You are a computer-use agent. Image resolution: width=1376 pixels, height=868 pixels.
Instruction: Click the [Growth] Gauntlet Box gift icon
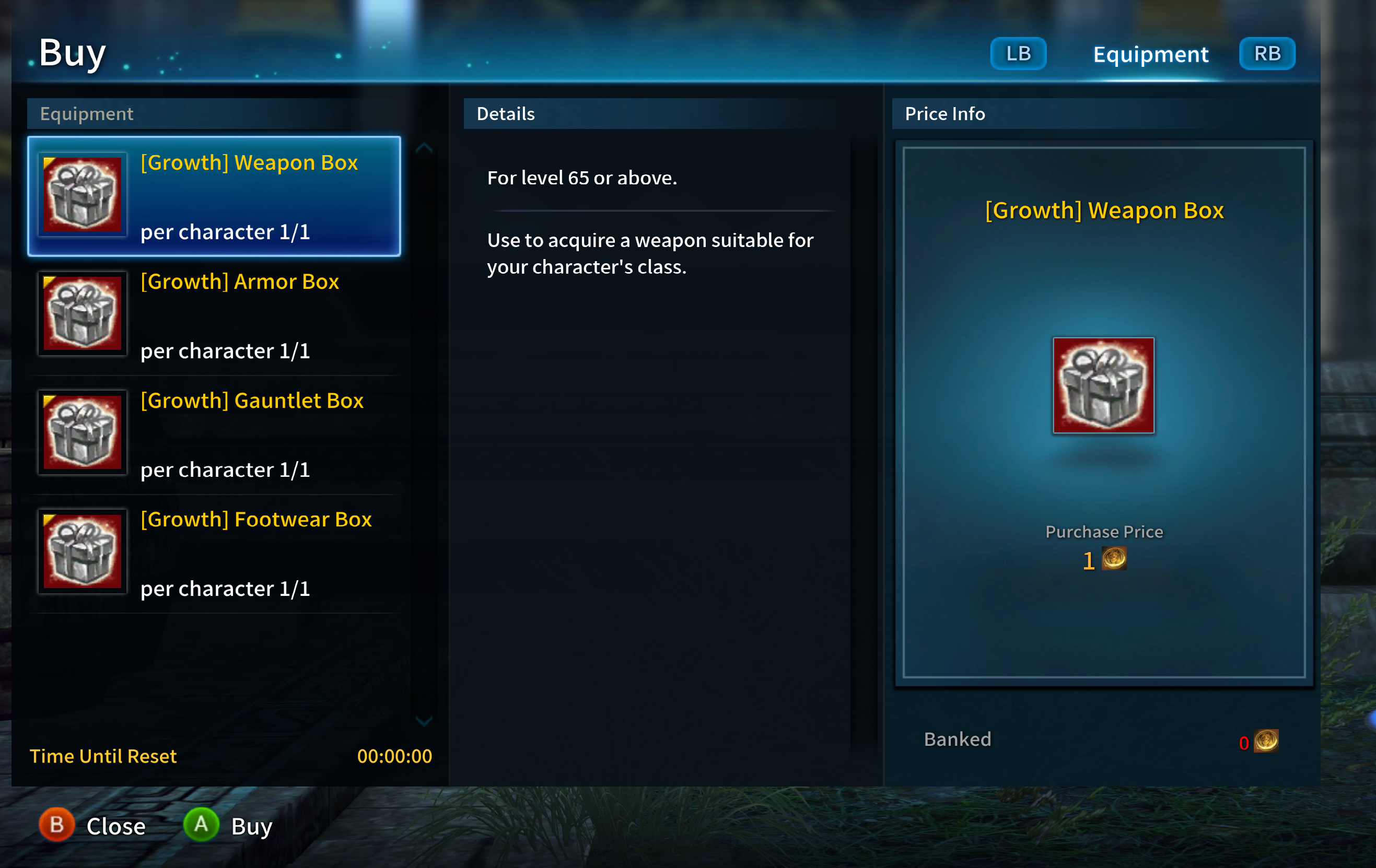pos(83,432)
